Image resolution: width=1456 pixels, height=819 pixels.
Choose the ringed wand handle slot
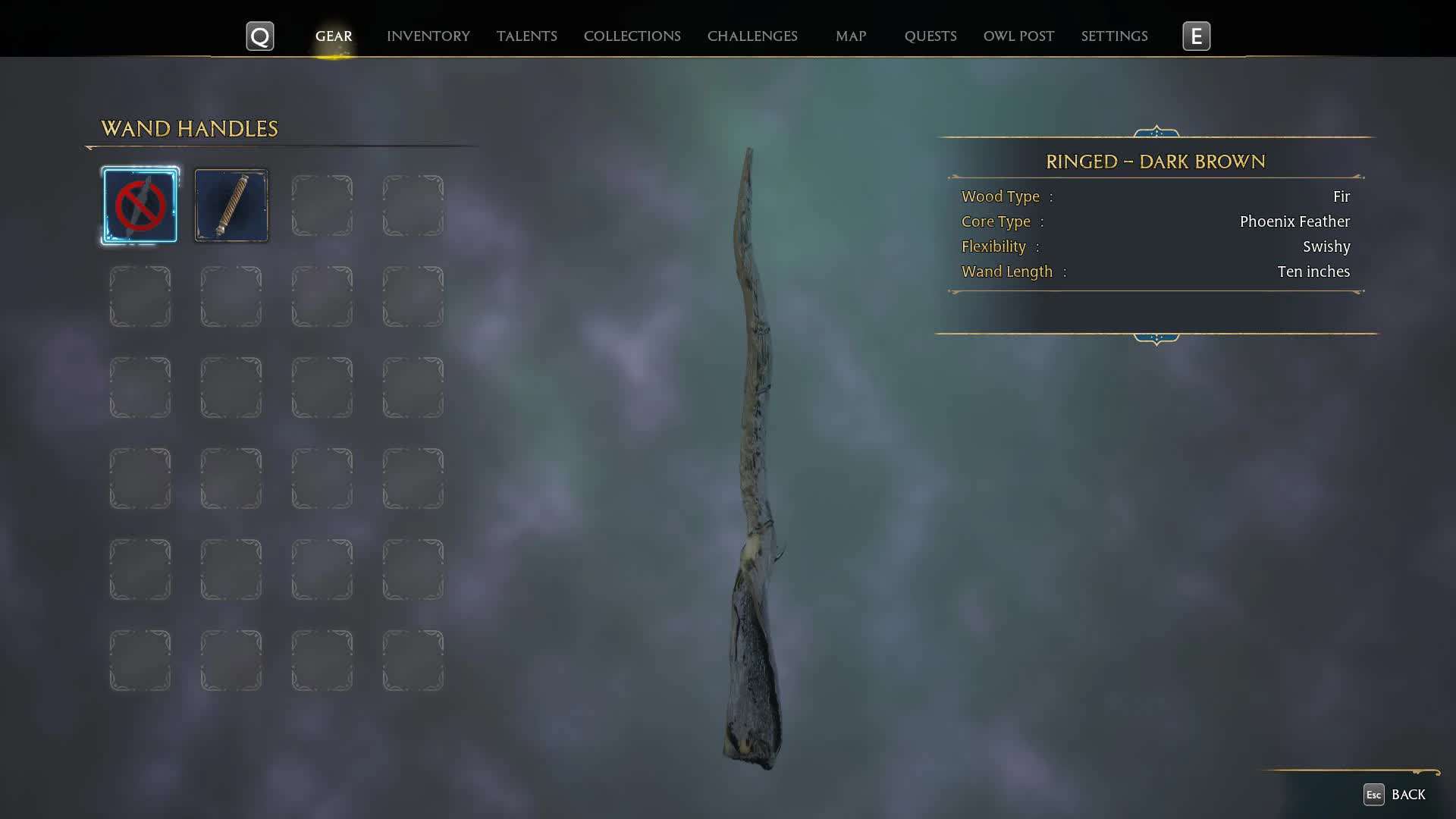click(x=231, y=206)
